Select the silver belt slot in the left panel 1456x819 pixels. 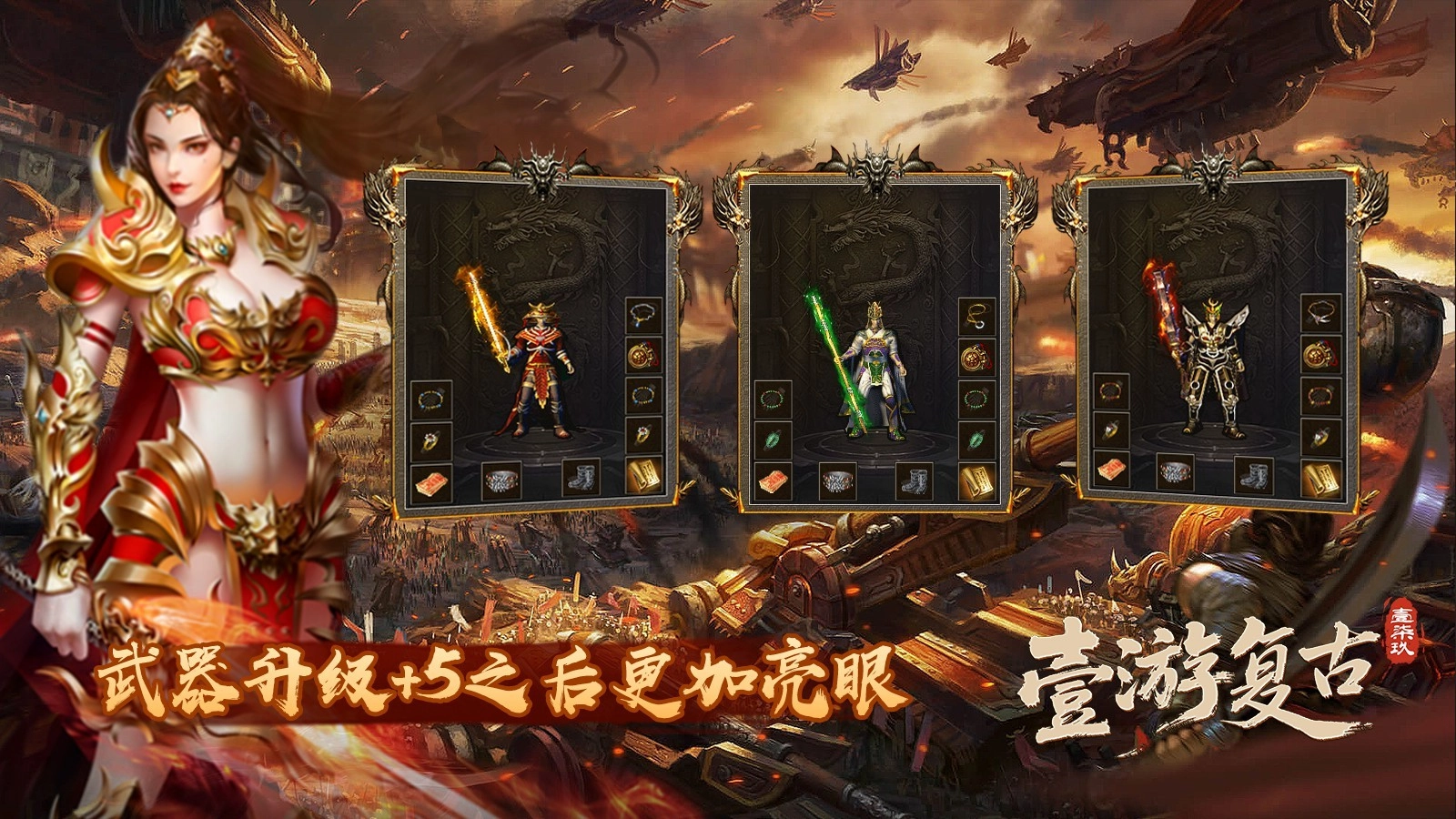pyautogui.click(x=500, y=480)
